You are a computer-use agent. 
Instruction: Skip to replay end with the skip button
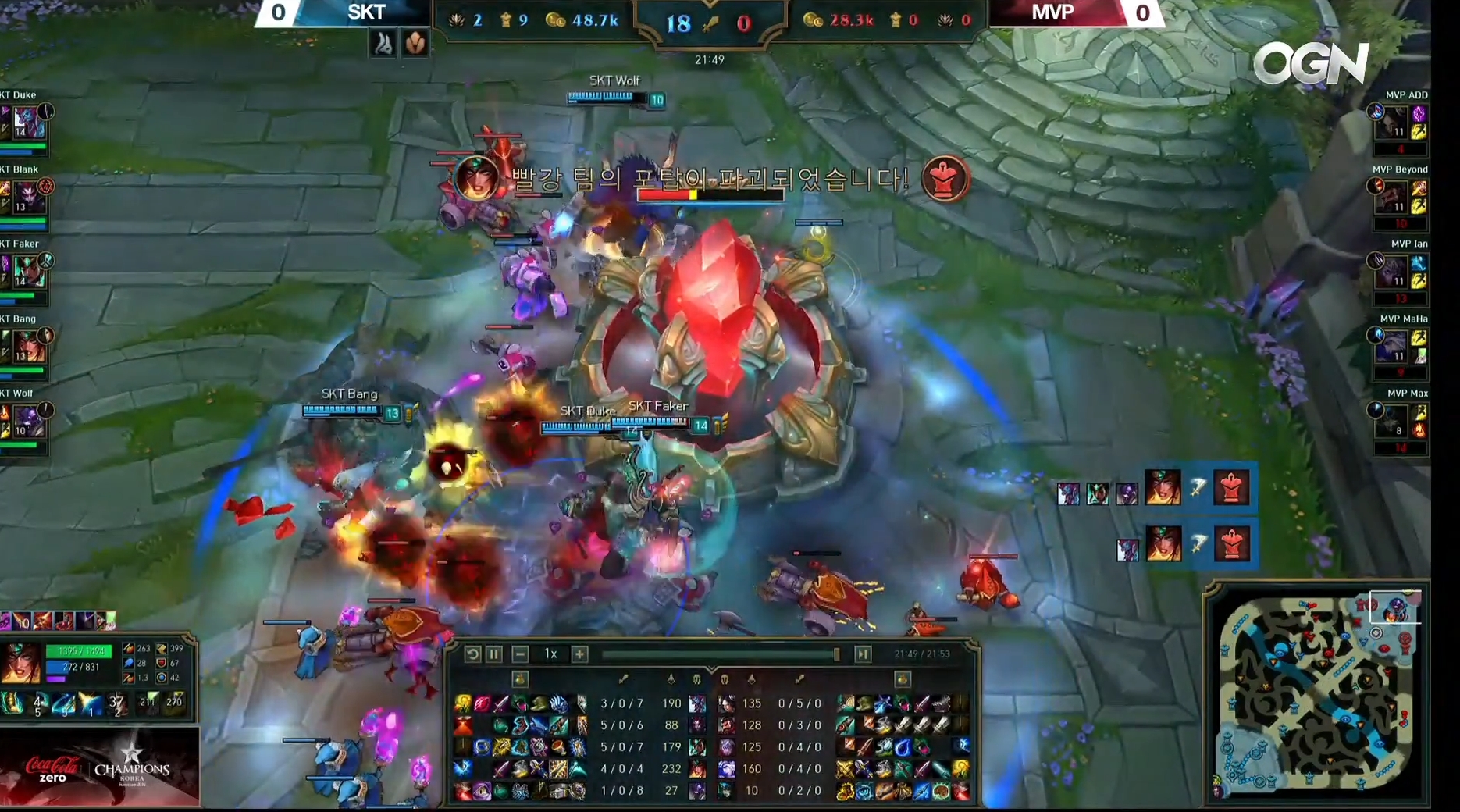tap(863, 654)
